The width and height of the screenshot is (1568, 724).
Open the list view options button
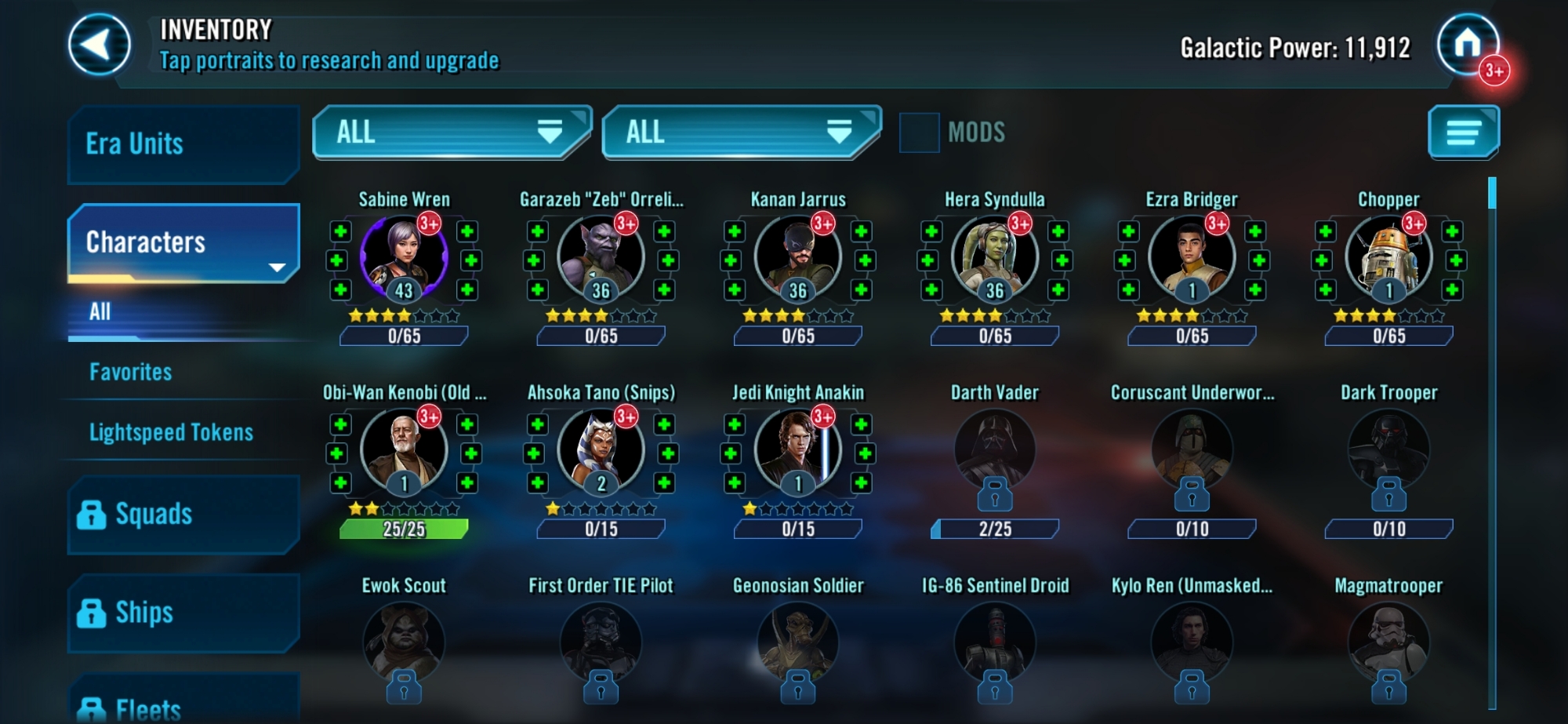point(1463,132)
